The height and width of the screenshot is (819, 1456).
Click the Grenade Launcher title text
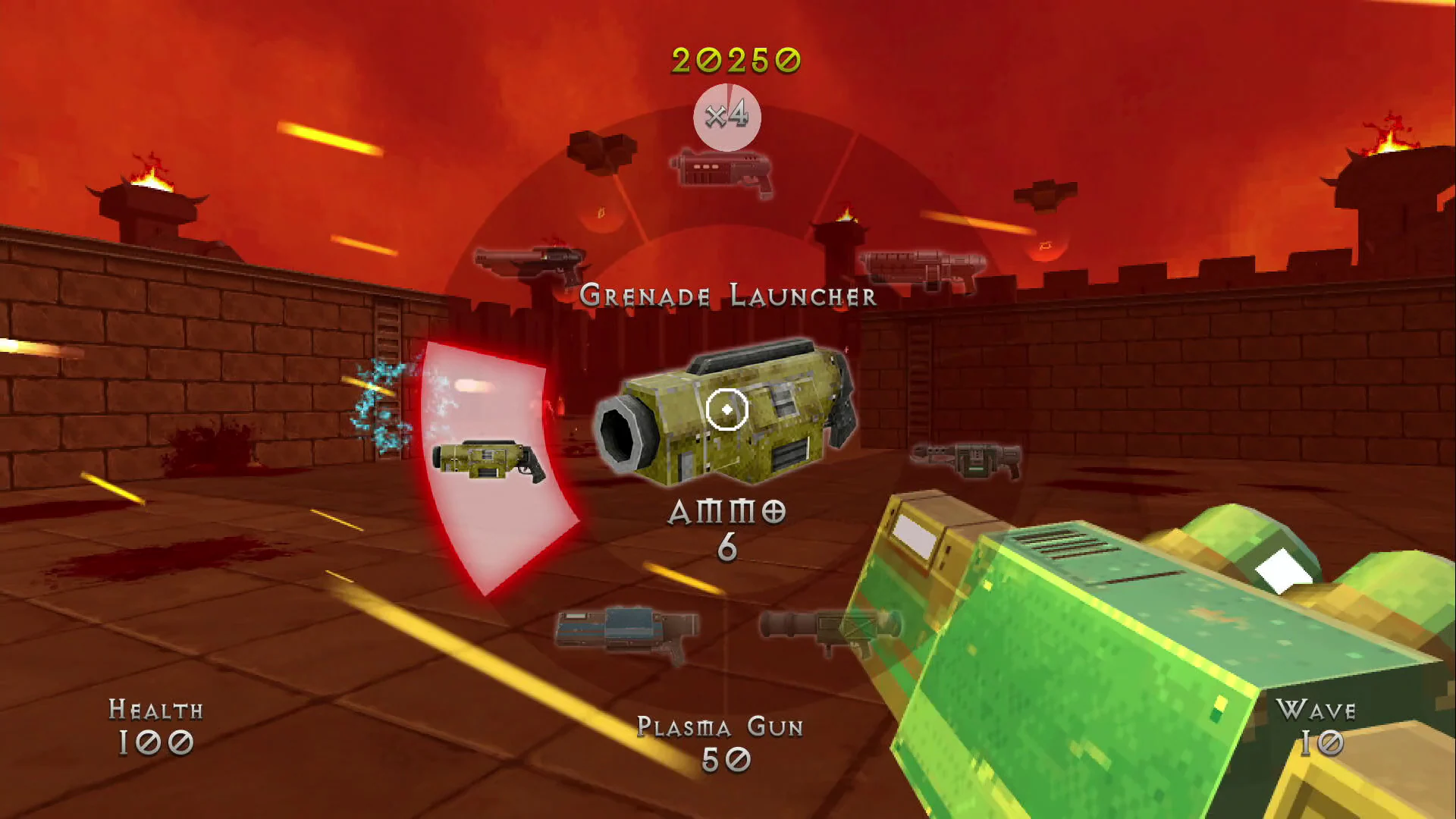[726, 296]
